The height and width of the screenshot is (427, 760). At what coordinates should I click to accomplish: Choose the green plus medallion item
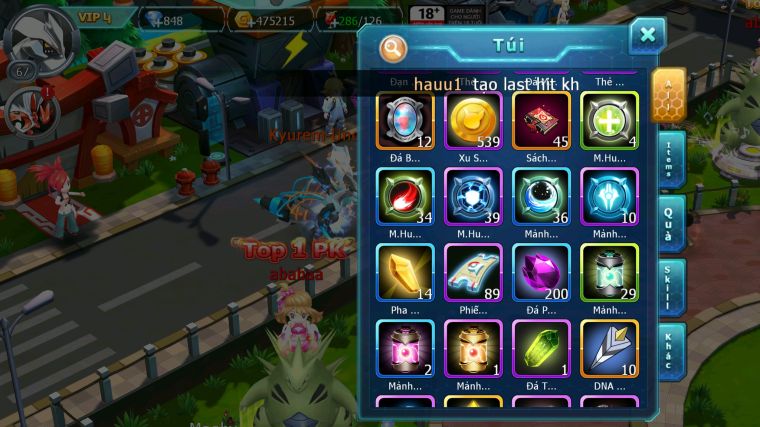(x=609, y=120)
